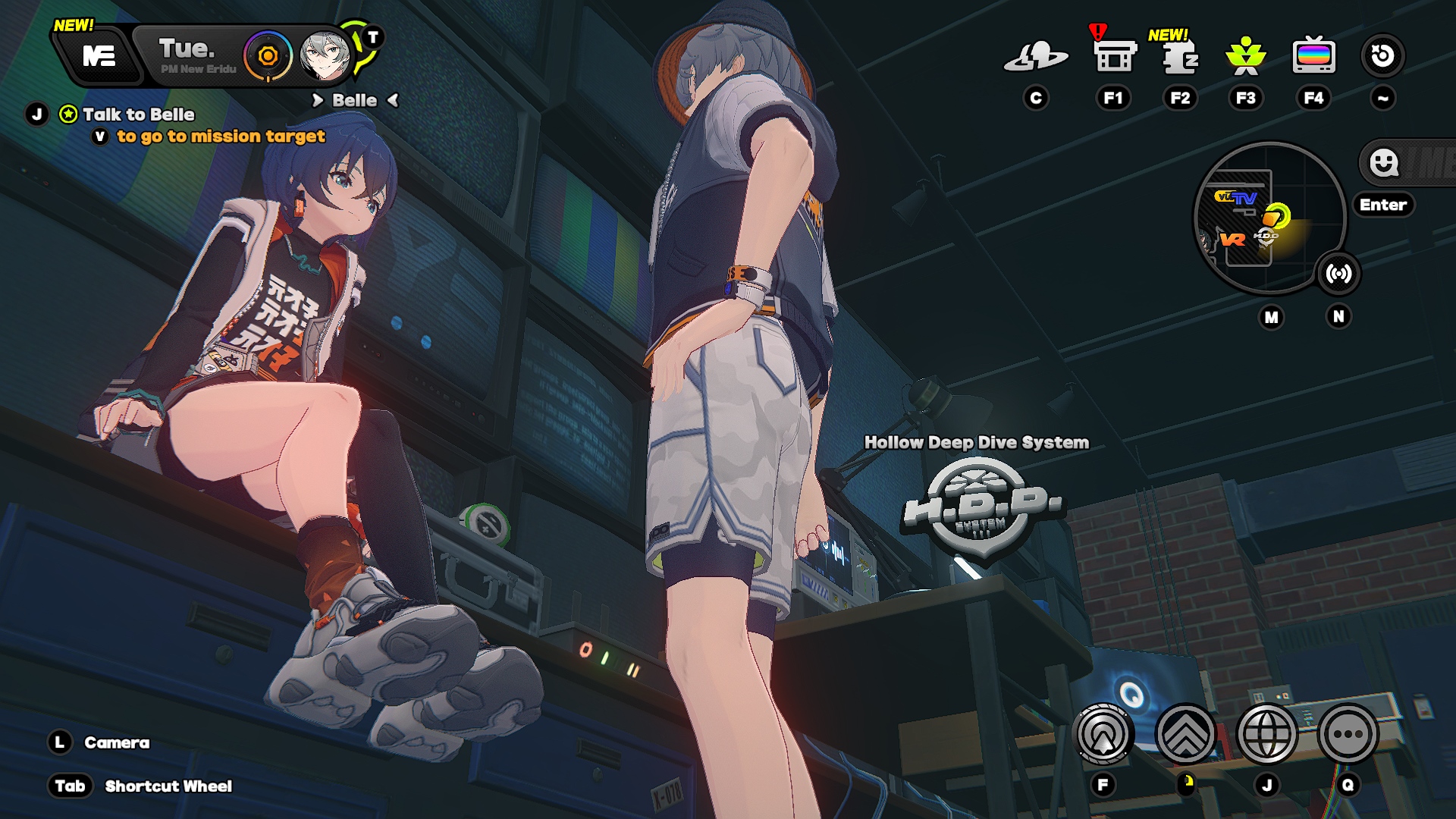Open the smiley face chat tab

pos(1384,162)
